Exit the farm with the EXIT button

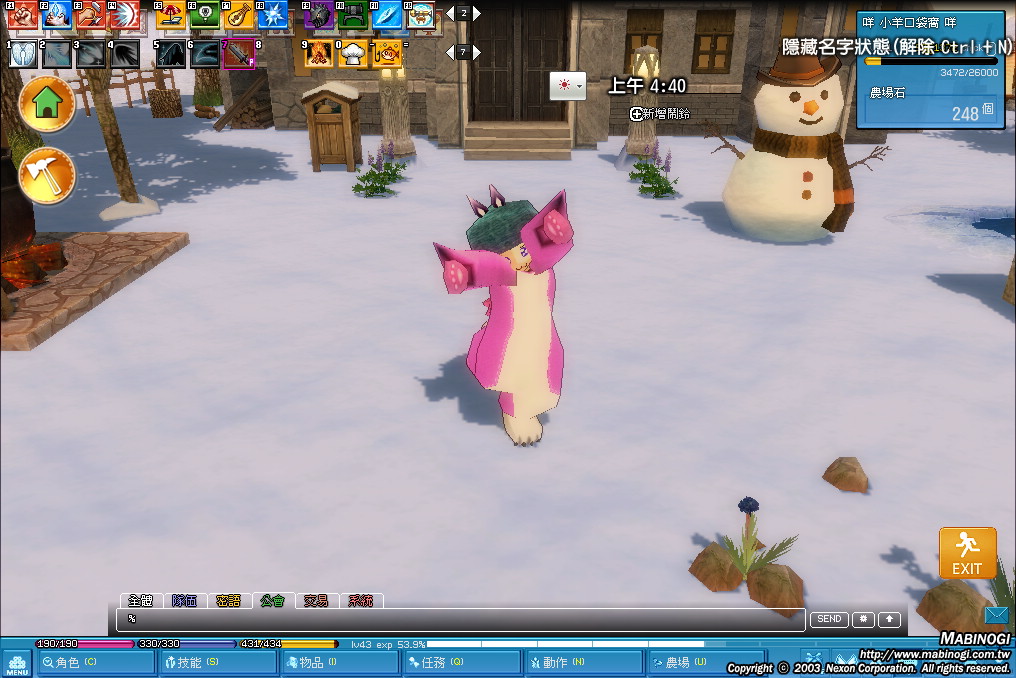pos(967,553)
